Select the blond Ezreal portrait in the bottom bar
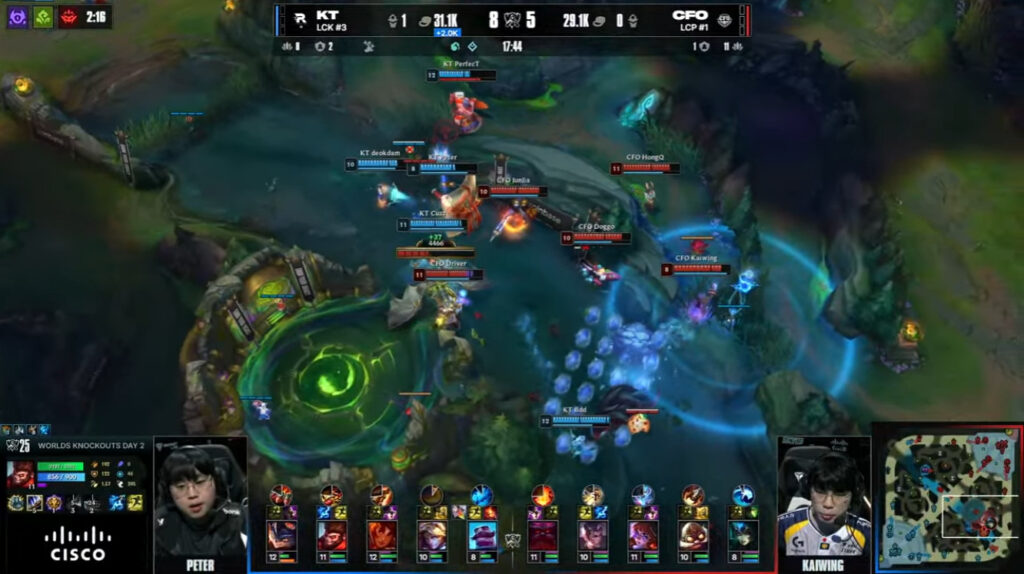The height and width of the screenshot is (574, 1024). click(432, 535)
